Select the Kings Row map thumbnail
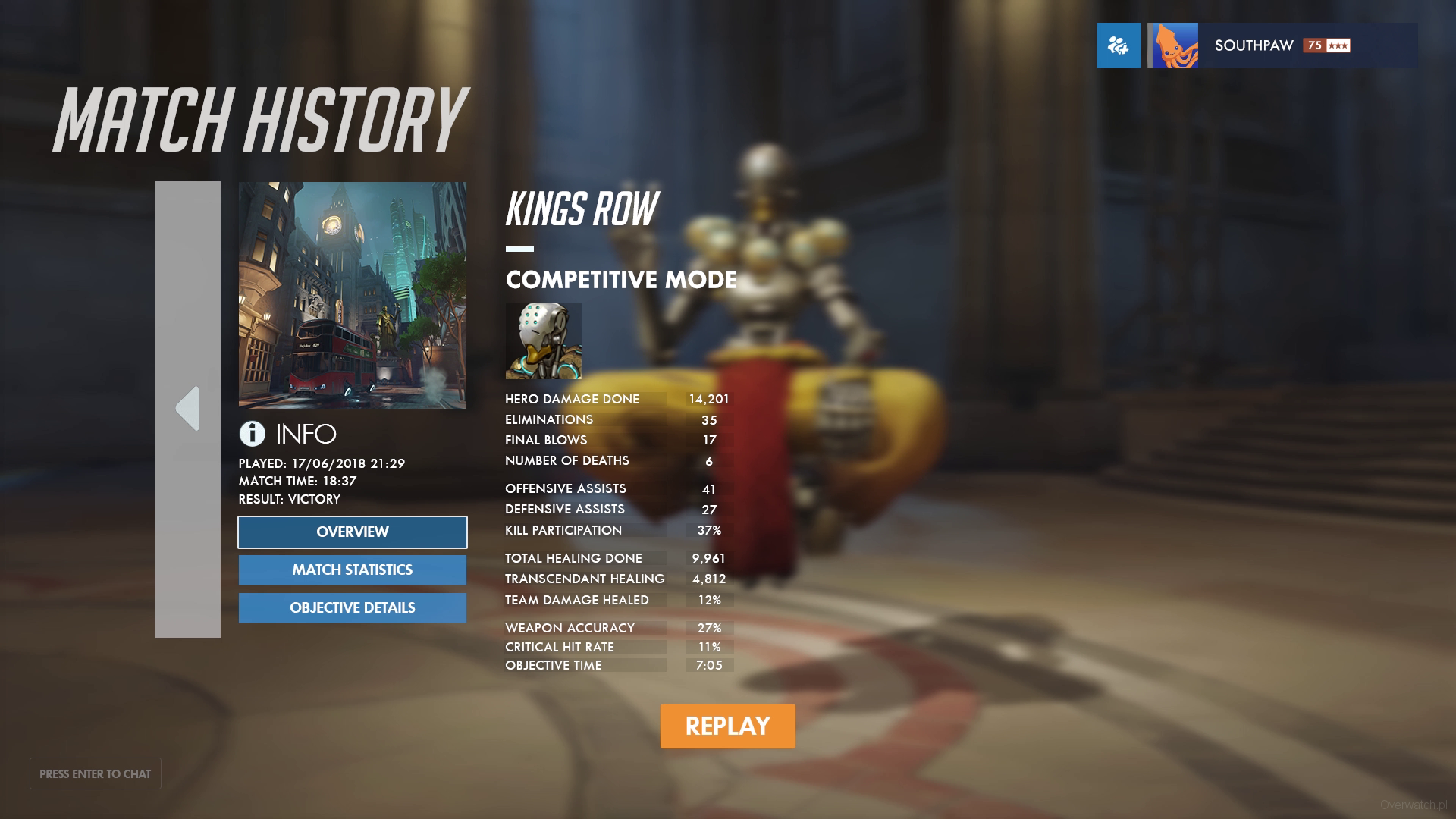Image resolution: width=1456 pixels, height=819 pixels. [352, 295]
